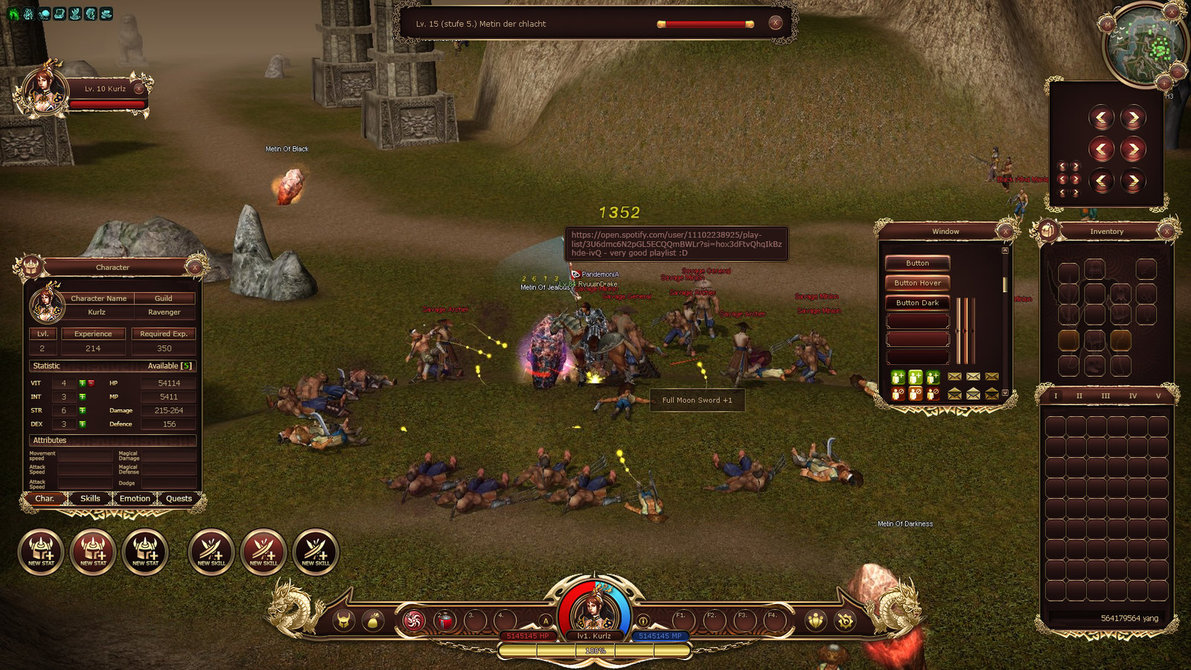This screenshot has height=670, width=1191.
Task: Switch to the Skills tab
Action: coord(90,498)
